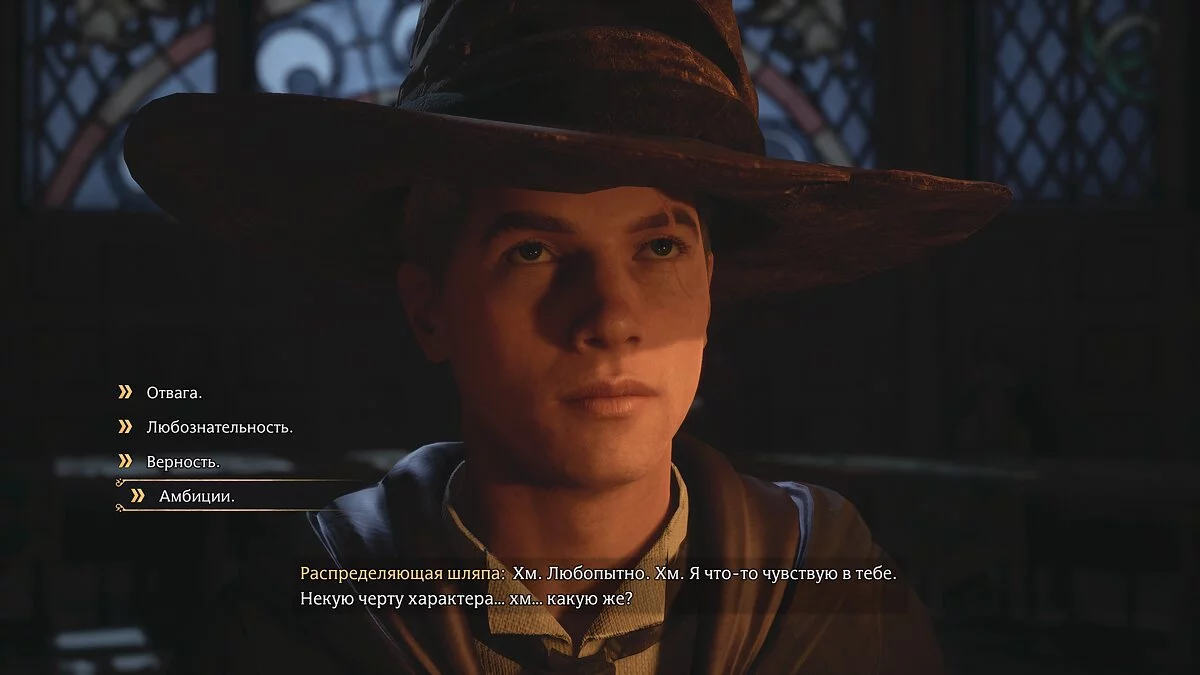Pick «Верность» as your trait

[x=183, y=462]
